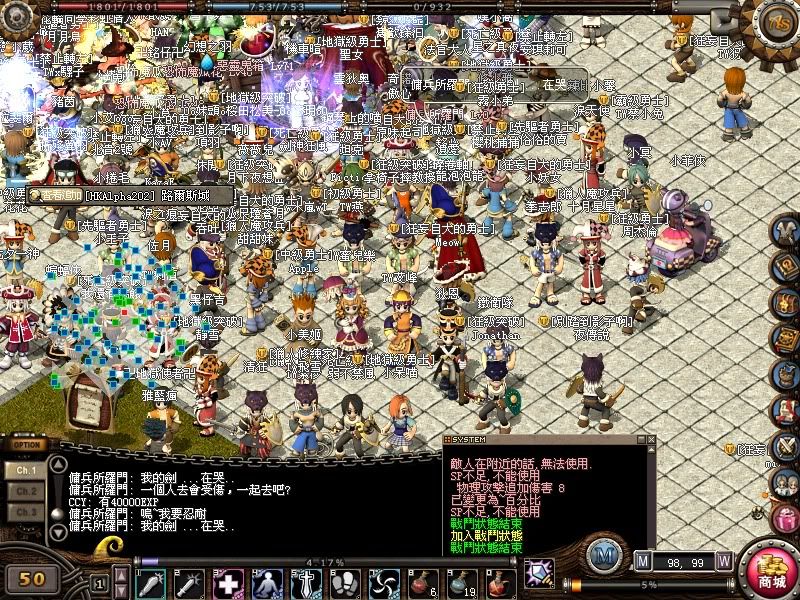Viewport: 800px width, 600px height.
Task: Activate the footprints skill in hotbar
Action: tap(344, 582)
